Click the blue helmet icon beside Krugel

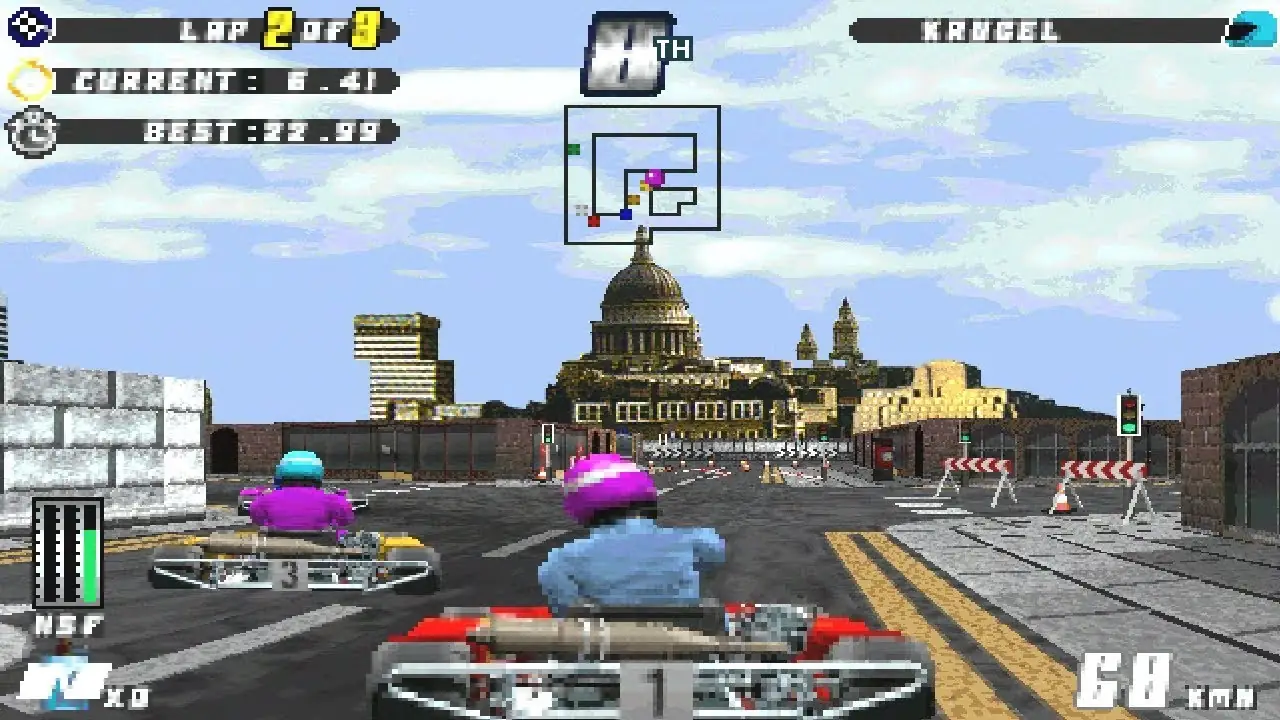(x=1251, y=29)
